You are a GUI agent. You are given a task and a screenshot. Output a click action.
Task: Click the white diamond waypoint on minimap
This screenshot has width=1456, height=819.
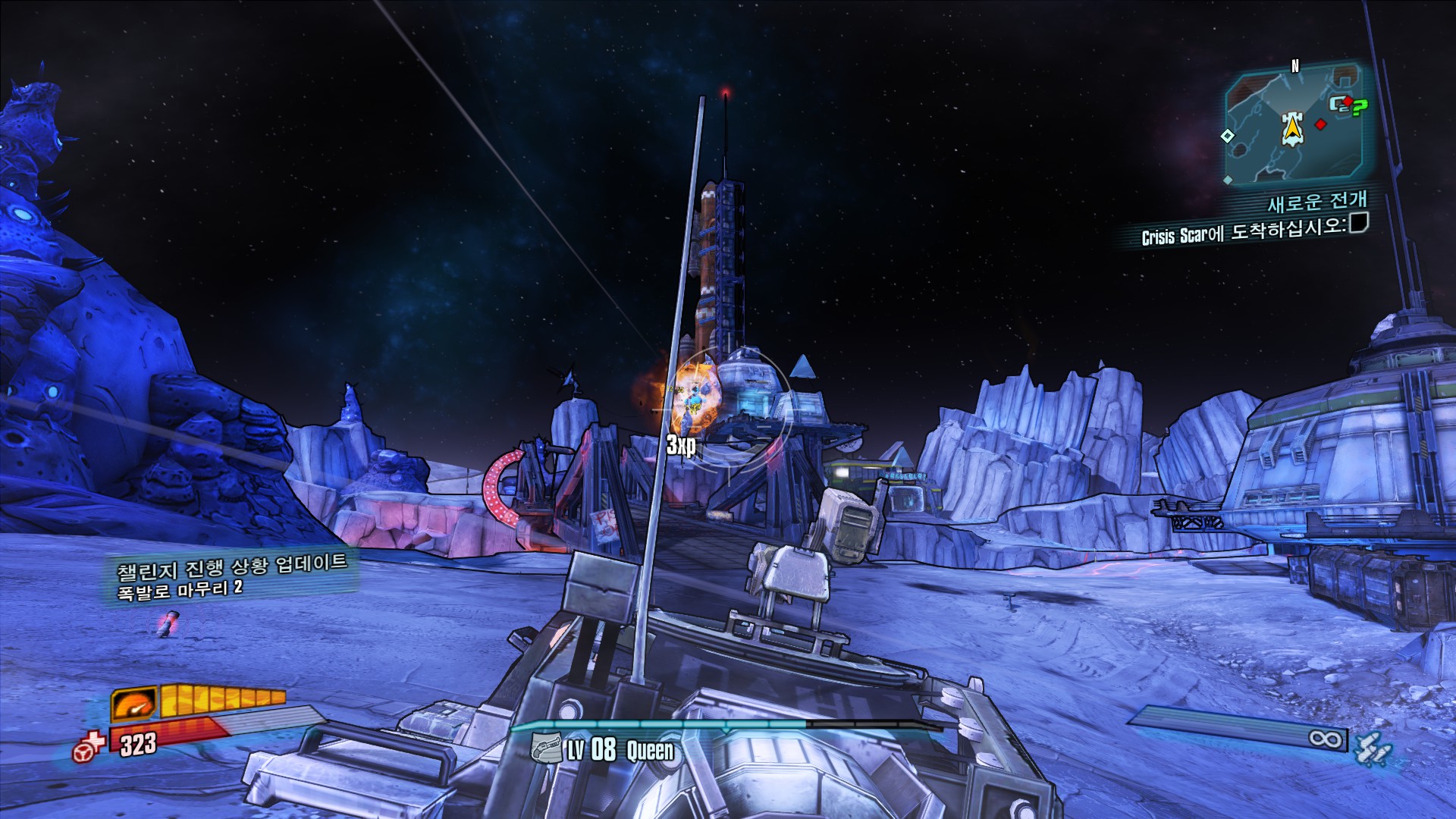click(x=1227, y=136)
